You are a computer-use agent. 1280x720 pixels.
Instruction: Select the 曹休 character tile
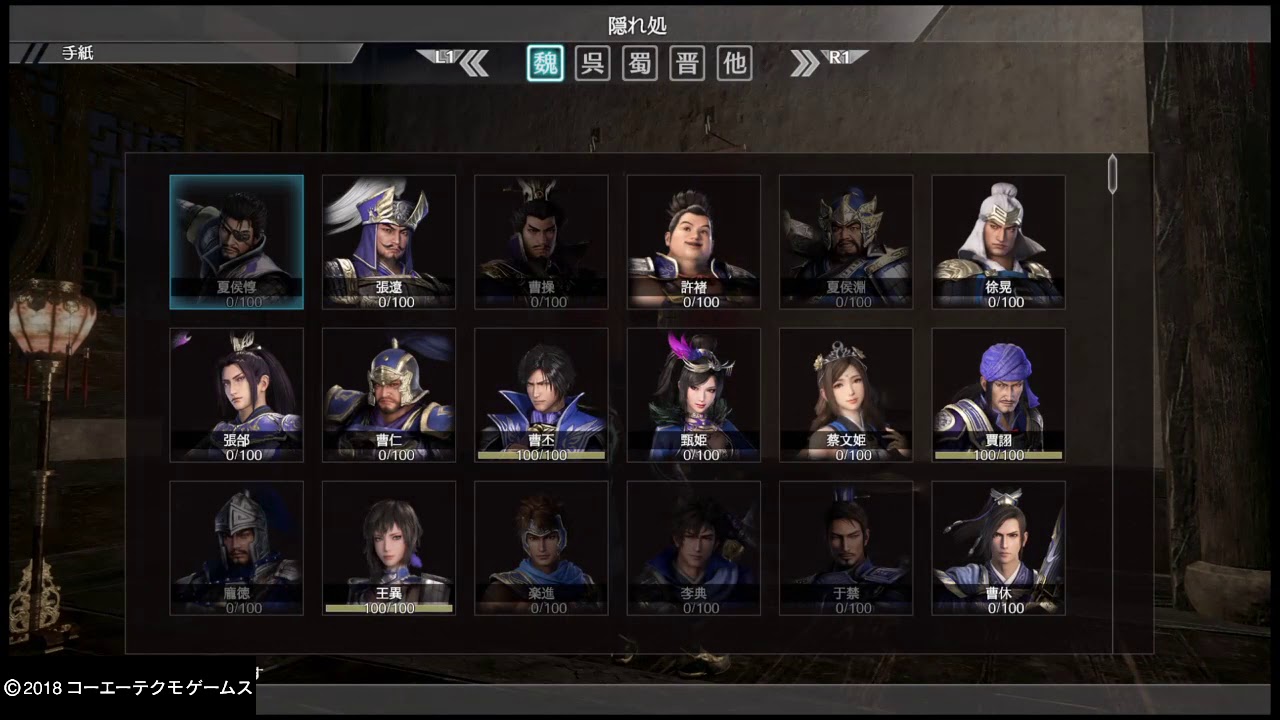pyautogui.click(x=998, y=548)
